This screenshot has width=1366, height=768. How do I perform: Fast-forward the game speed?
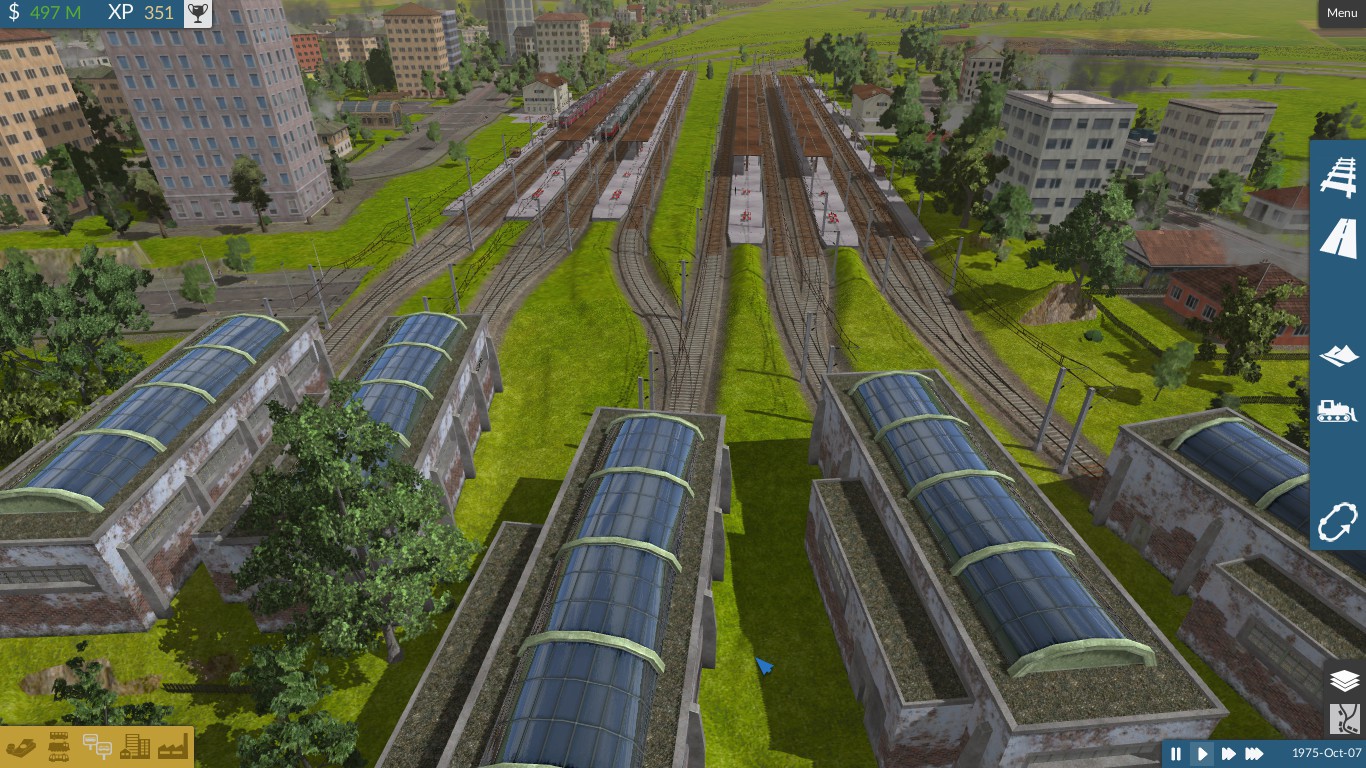pyautogui.click(x=1228, y=754)
